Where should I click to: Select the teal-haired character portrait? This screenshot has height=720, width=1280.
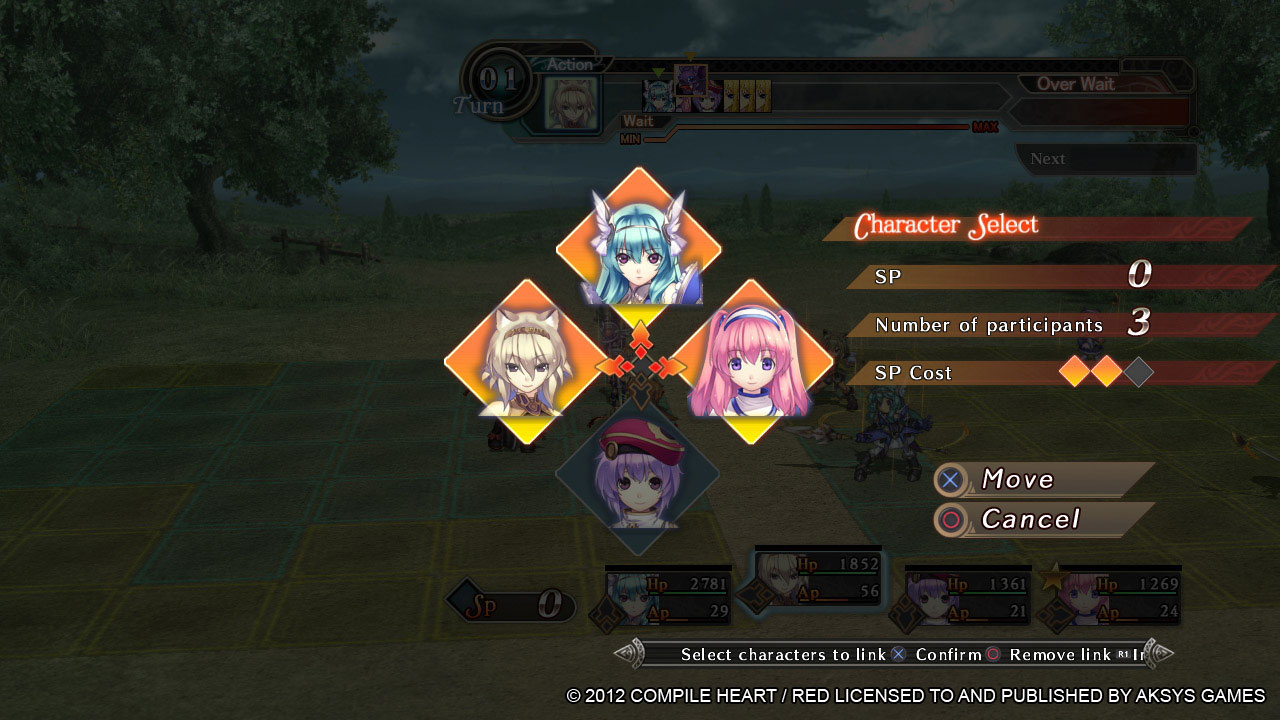tap(639, 251)
